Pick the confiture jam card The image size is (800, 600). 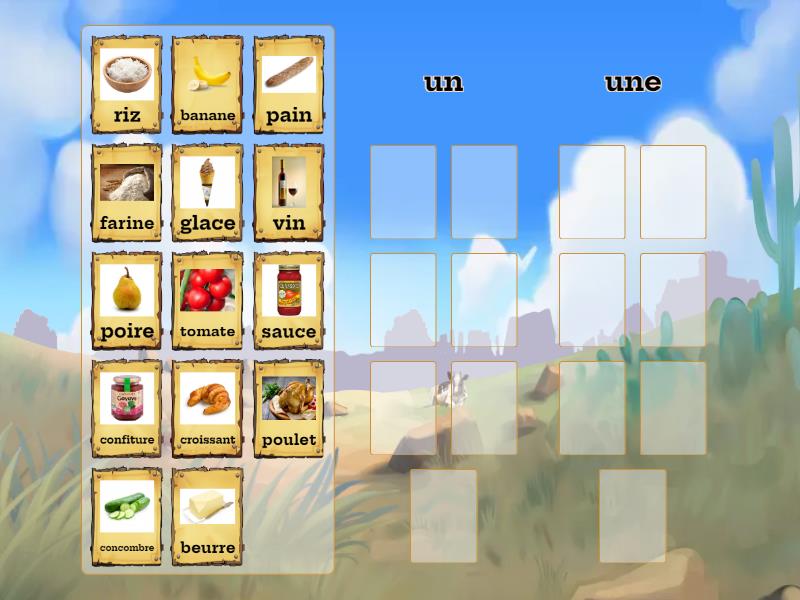tap(127, 409)
